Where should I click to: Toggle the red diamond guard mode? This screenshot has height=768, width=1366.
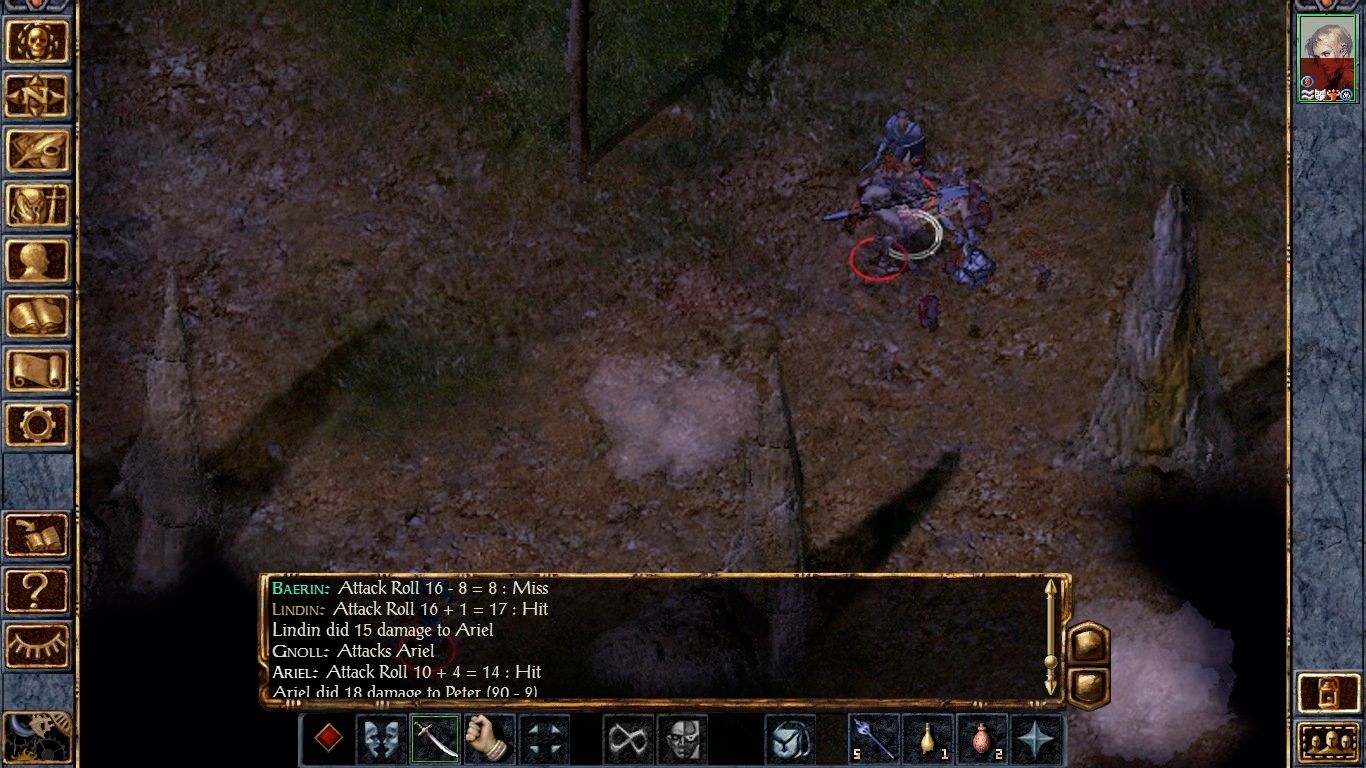(327, 739)
